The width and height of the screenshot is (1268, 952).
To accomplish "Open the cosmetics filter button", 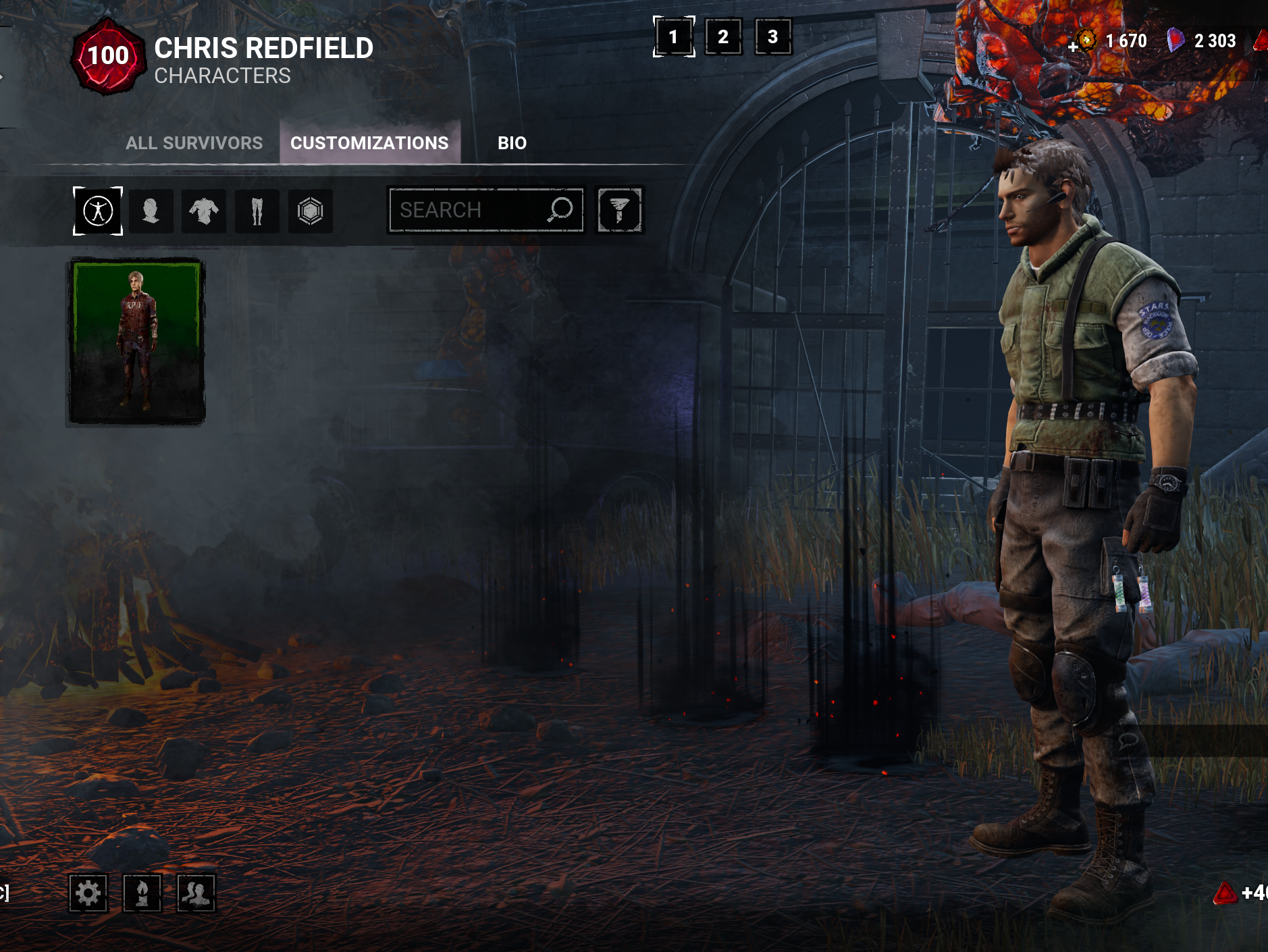I will 619,210.
